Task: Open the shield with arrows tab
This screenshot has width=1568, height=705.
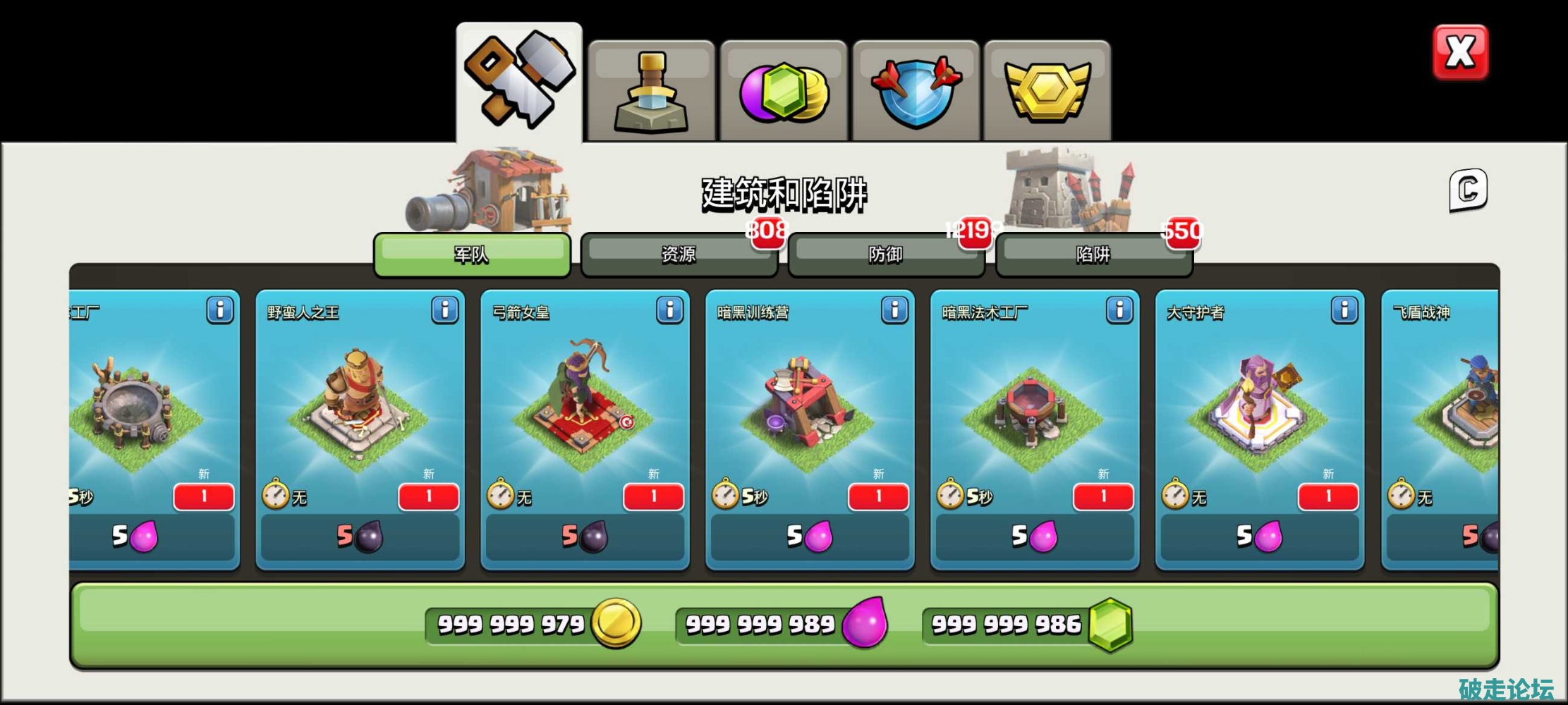Action: click(x=916, y=92)
